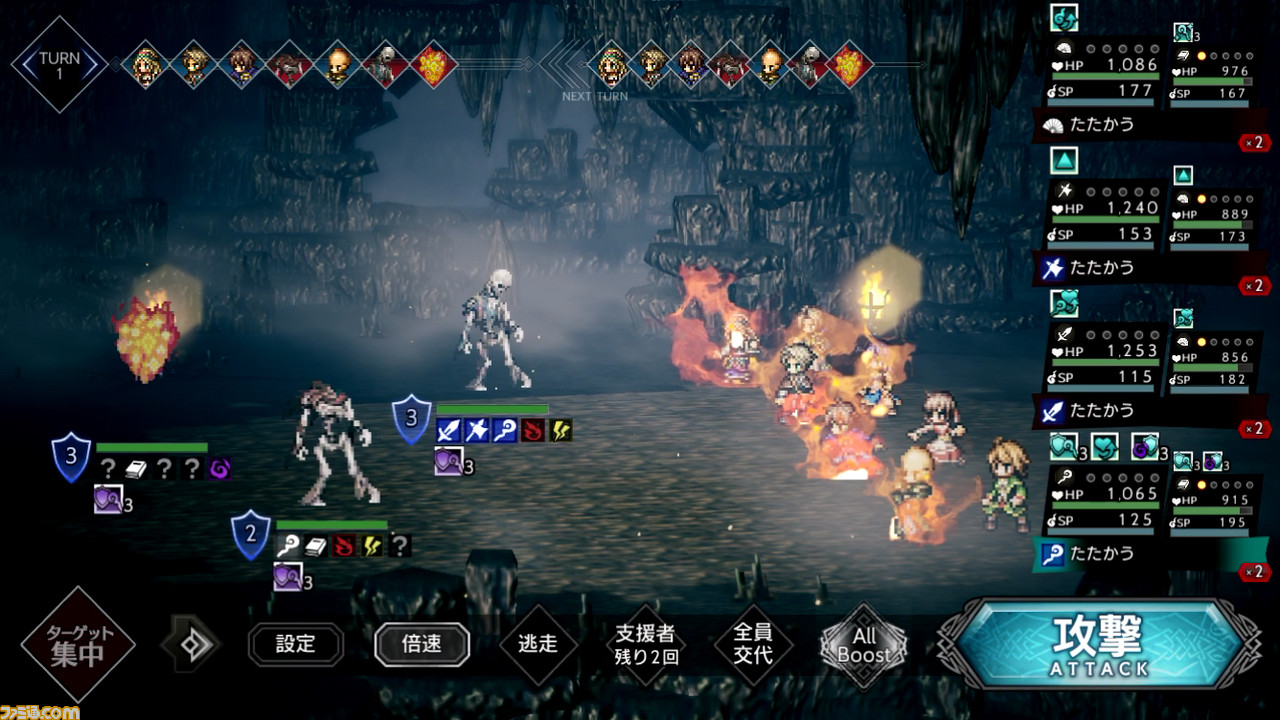Target the enemy with shield value 2

point(334,440)
